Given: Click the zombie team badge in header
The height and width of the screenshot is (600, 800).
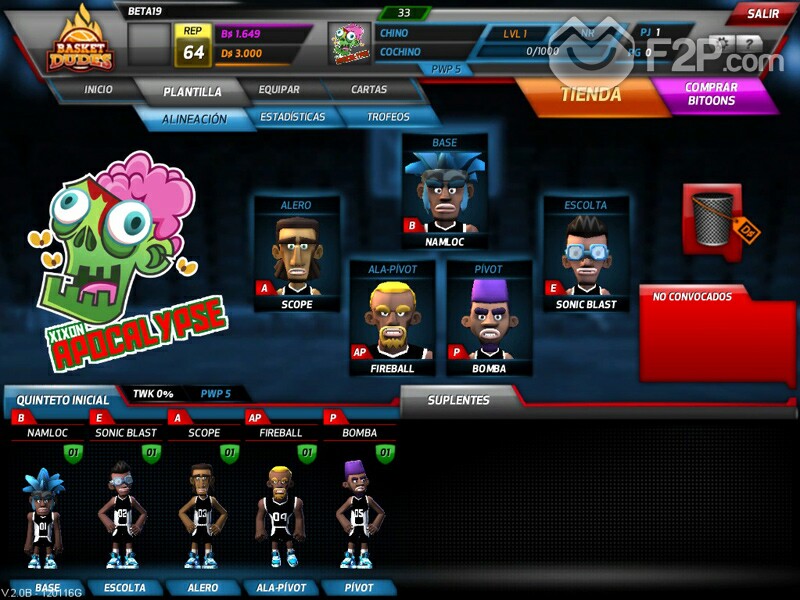Looking at the screenshot, I should (x=349, y=43).
